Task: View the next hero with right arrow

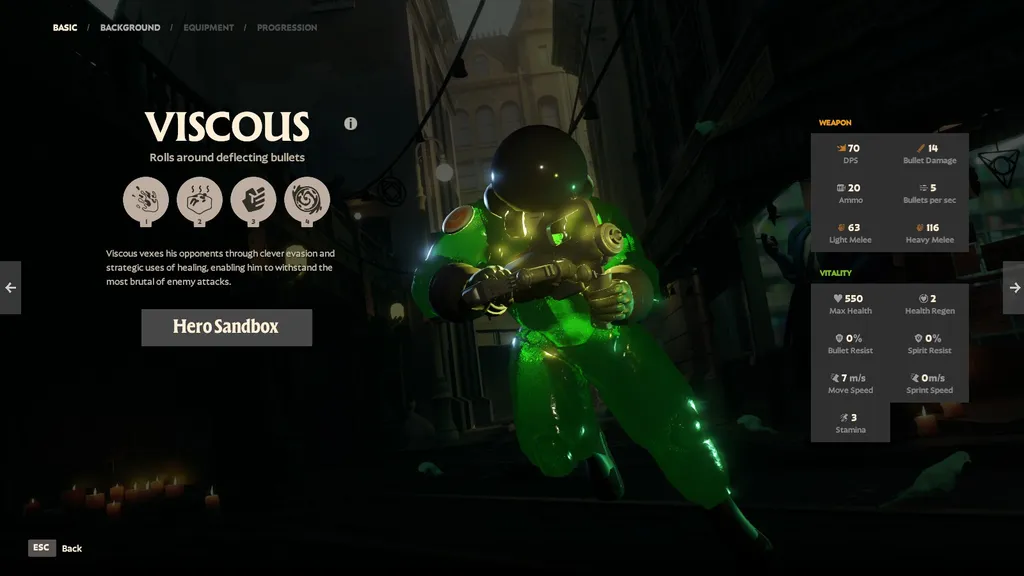Action: [x=1013, y=288]
